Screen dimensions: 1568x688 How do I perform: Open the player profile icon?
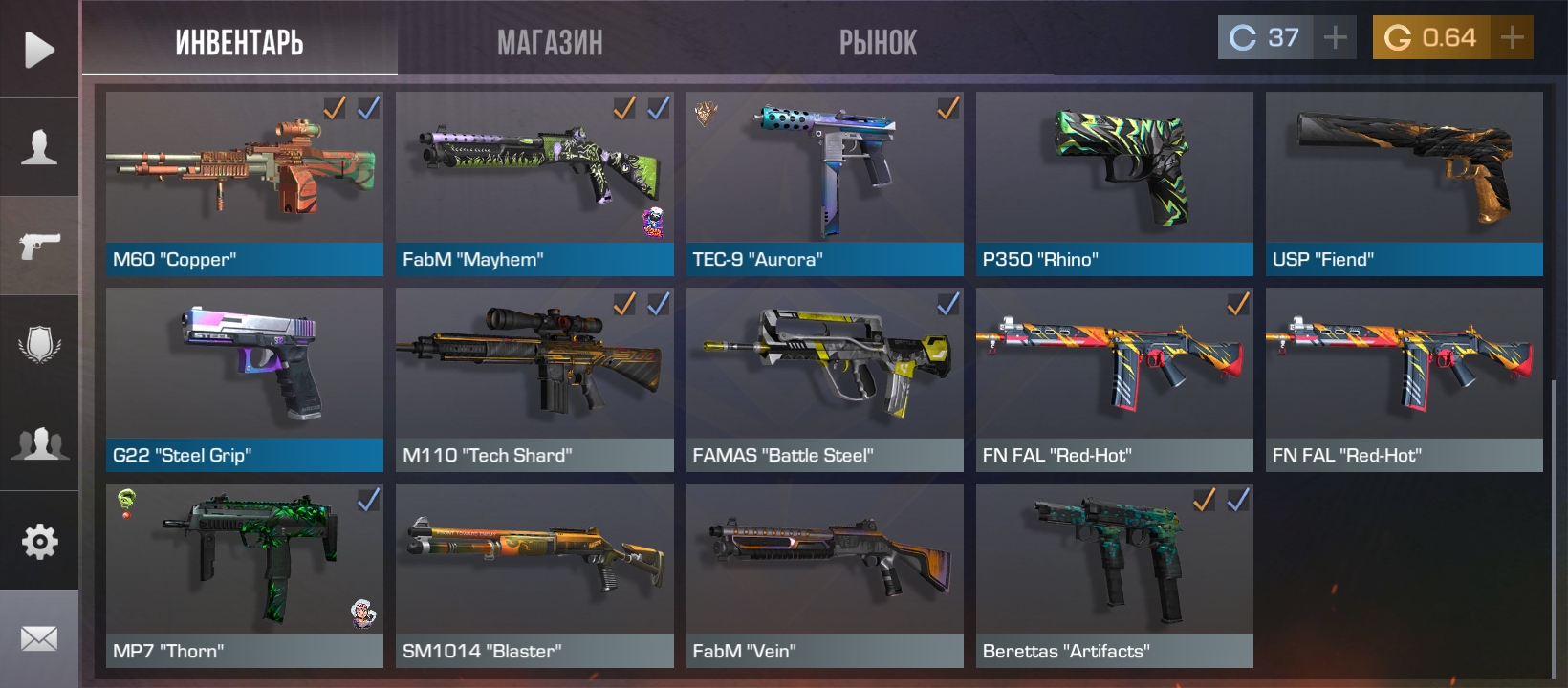(x=39, y=147)
